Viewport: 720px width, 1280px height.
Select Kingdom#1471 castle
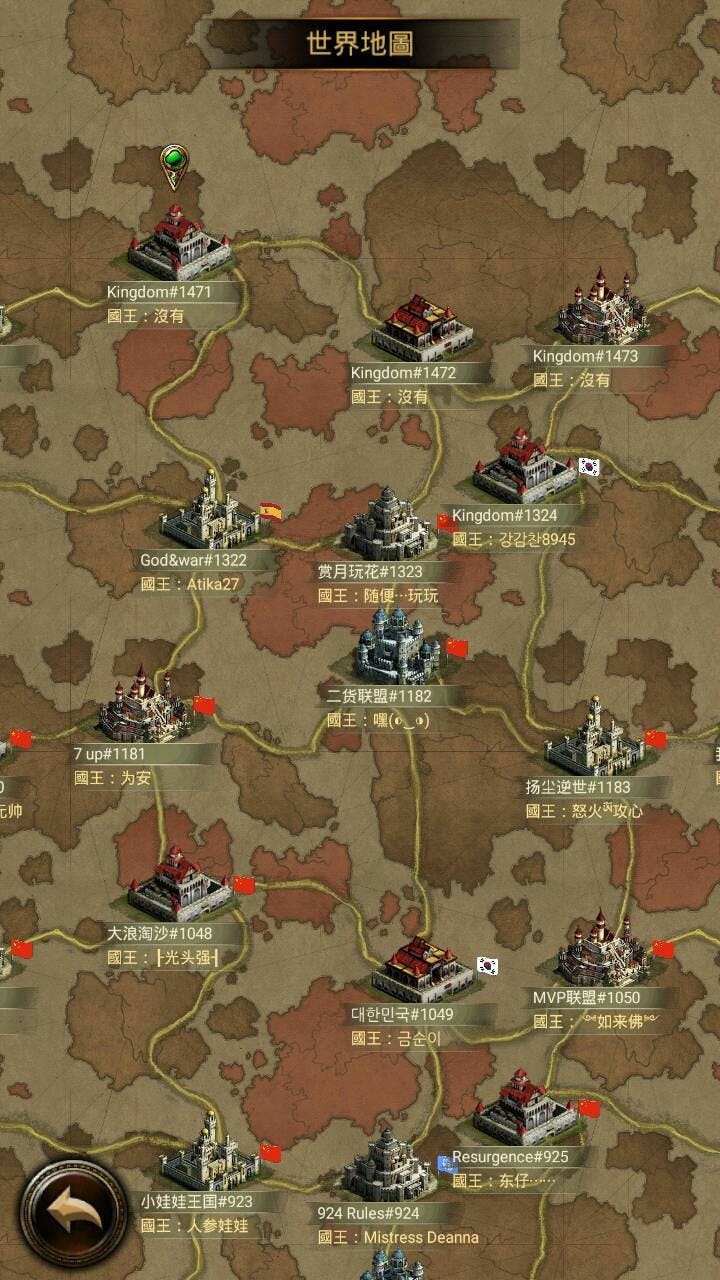(x=180, y=243)
